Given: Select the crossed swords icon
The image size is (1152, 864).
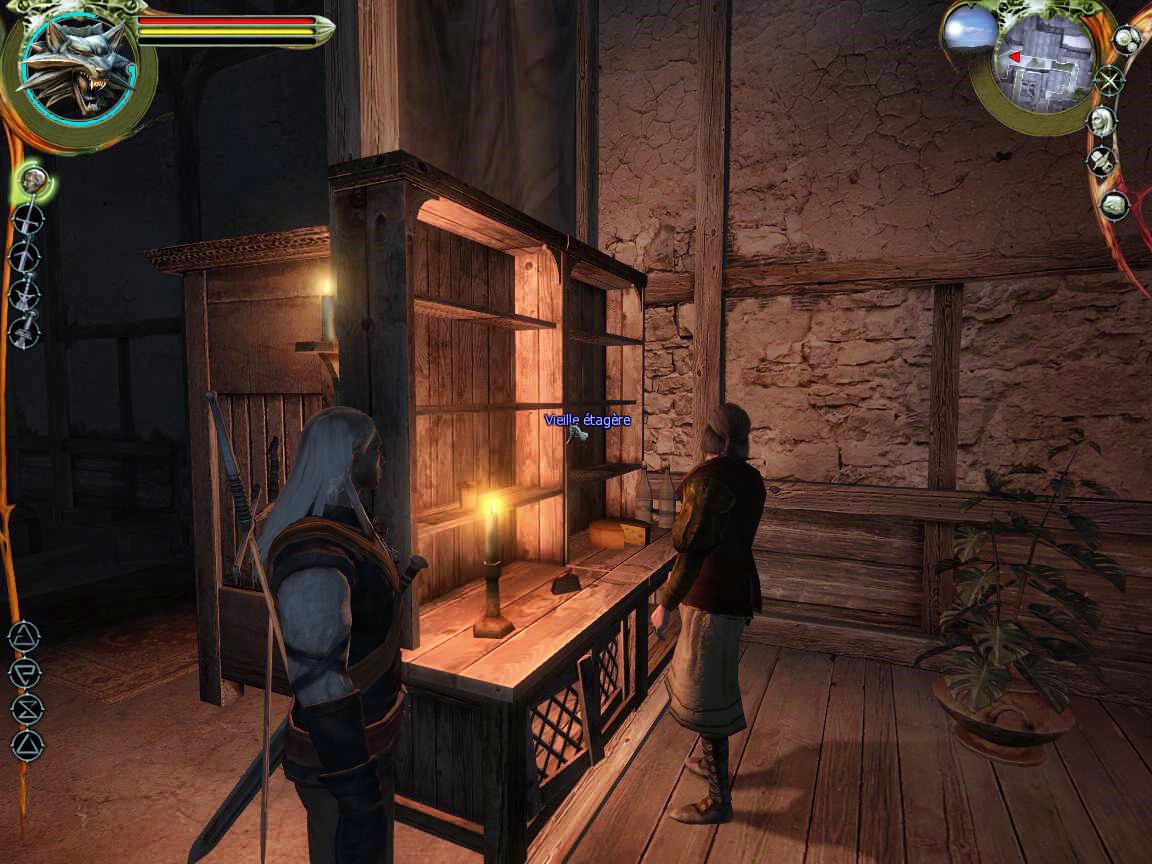Looking at the screenshot, I should point(1109,79).
